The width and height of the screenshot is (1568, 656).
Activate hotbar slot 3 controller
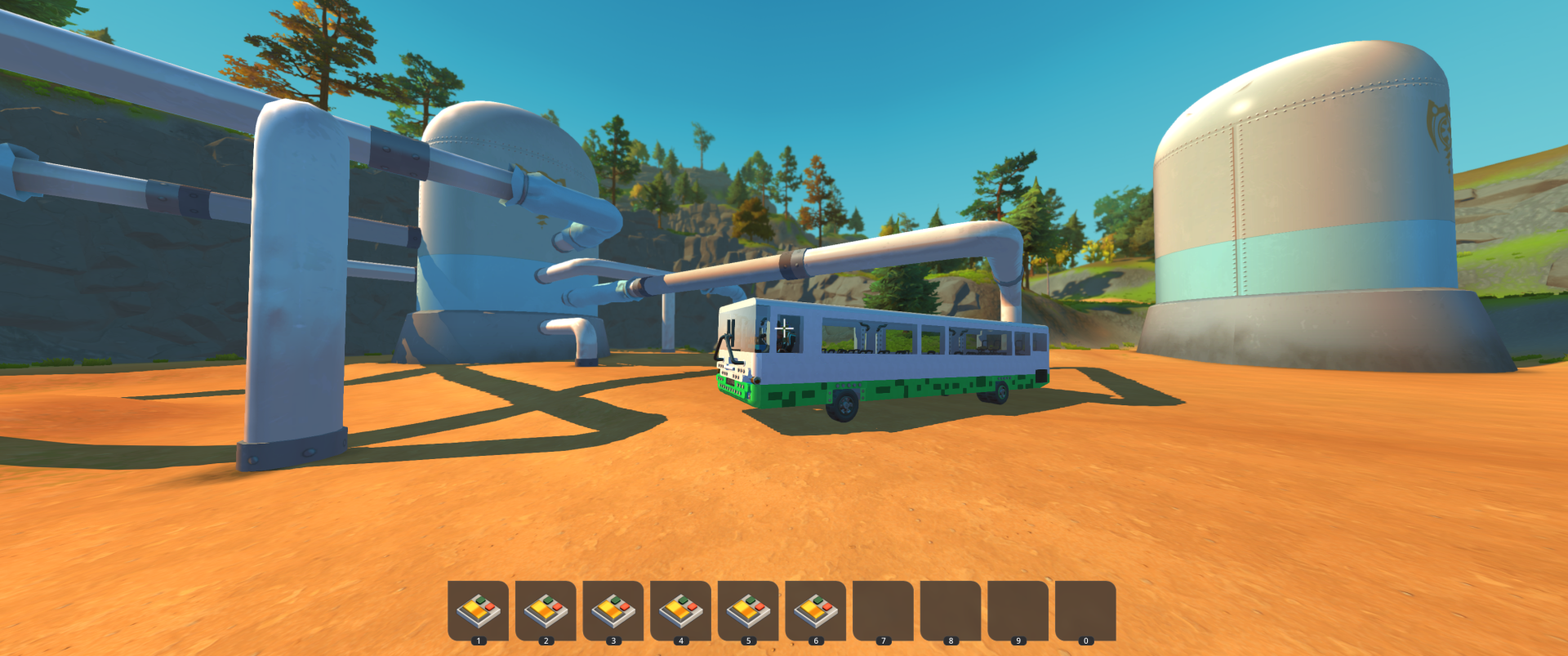pyautogui.click(x=613, y=609)
